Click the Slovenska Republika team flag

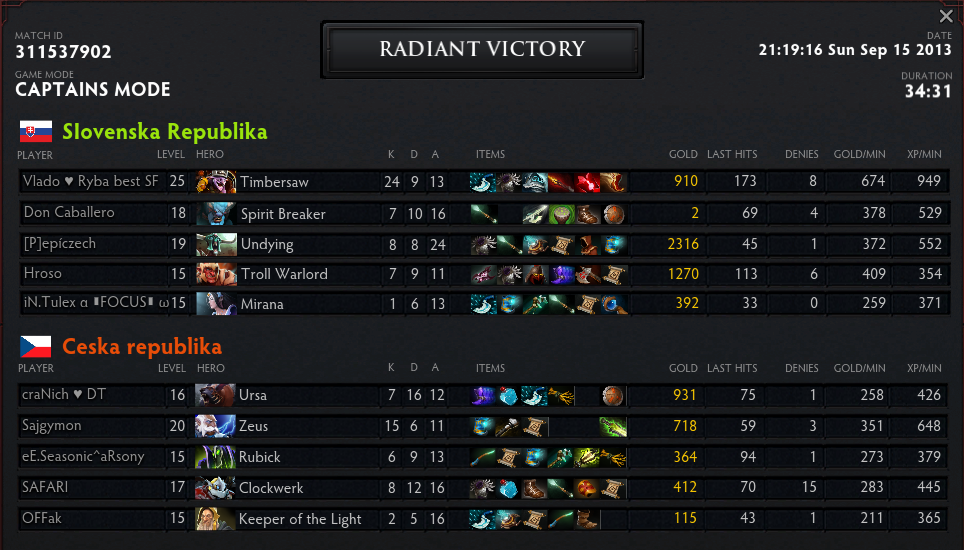click(x=35, y=132)
